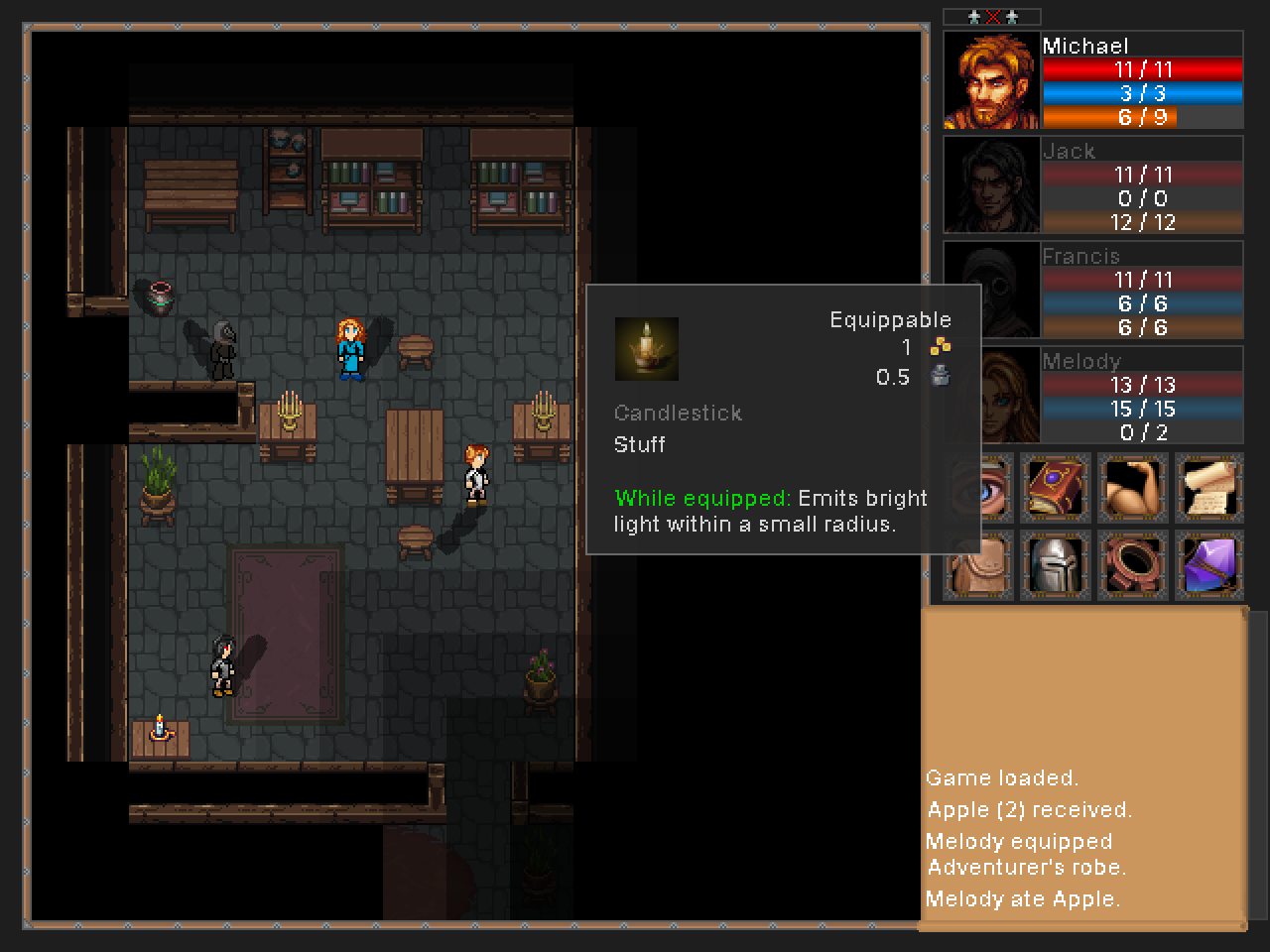Viewport: 1270px width, 952px height.
Task: Click the red X formation toggle
Action: 992,17
